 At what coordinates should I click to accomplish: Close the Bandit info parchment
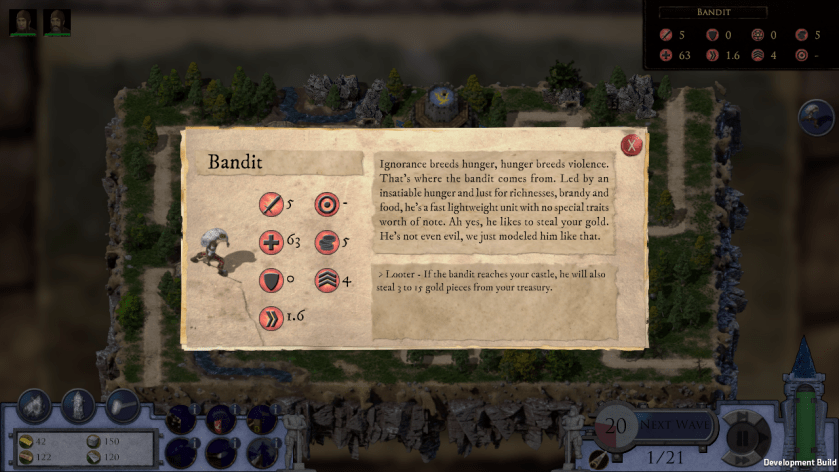pos(631,145)
